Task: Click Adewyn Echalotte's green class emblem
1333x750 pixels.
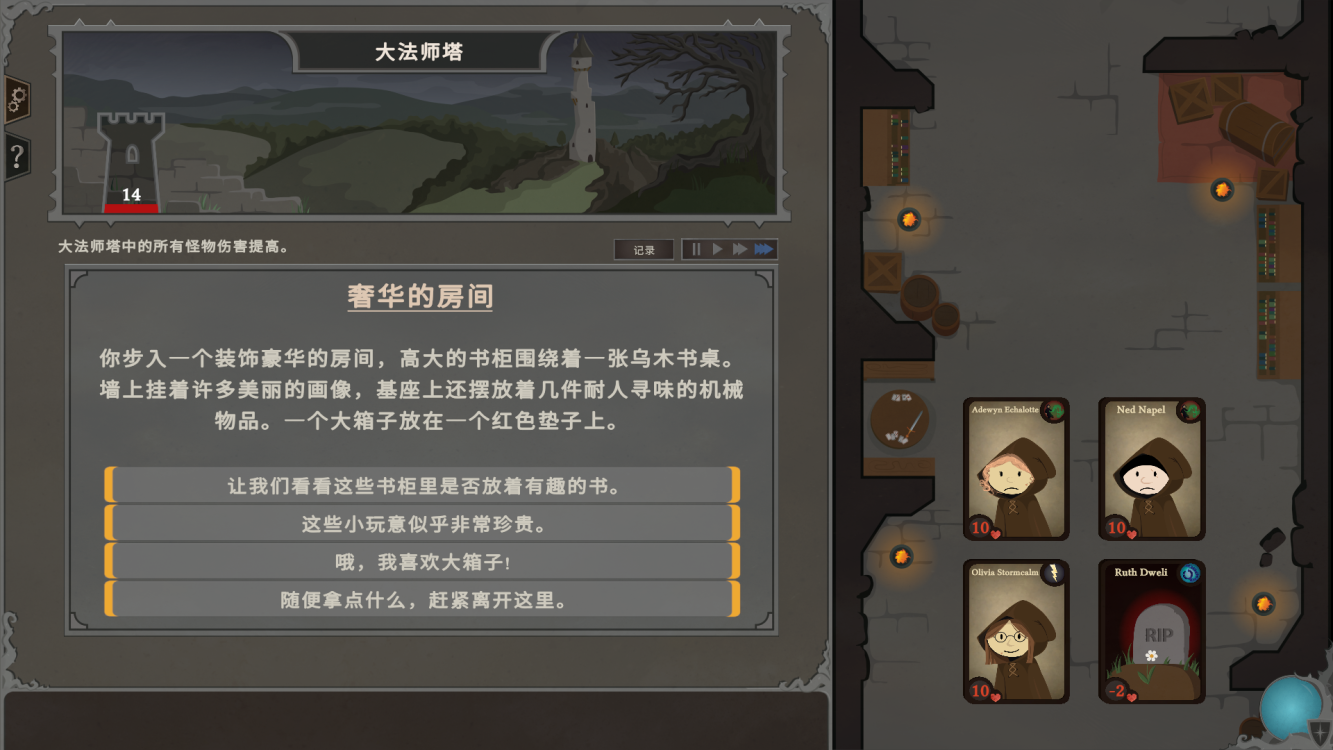Action: [1055, 412]
